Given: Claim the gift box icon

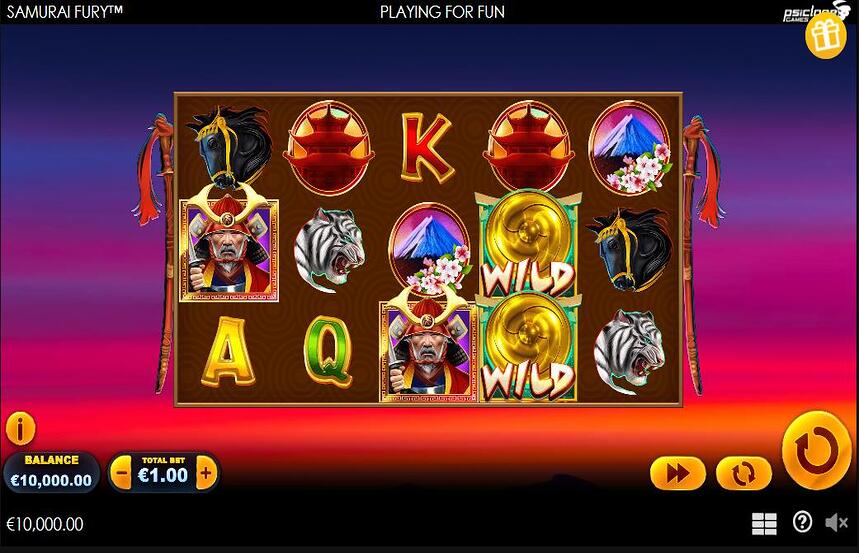Looking at the screenshot, I should (x=826, y=37).
